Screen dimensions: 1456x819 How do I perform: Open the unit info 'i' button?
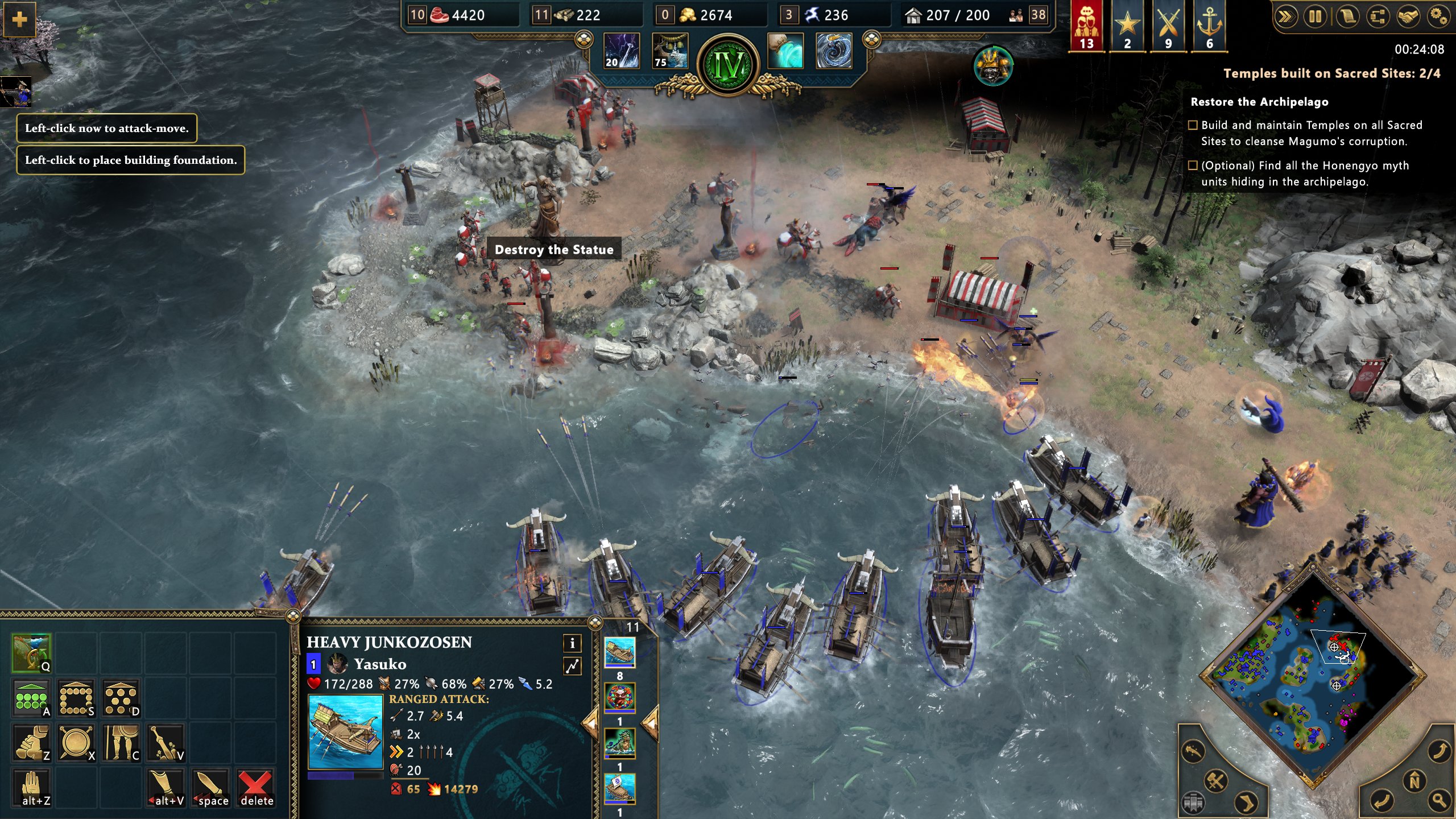[x=572, y=643]
